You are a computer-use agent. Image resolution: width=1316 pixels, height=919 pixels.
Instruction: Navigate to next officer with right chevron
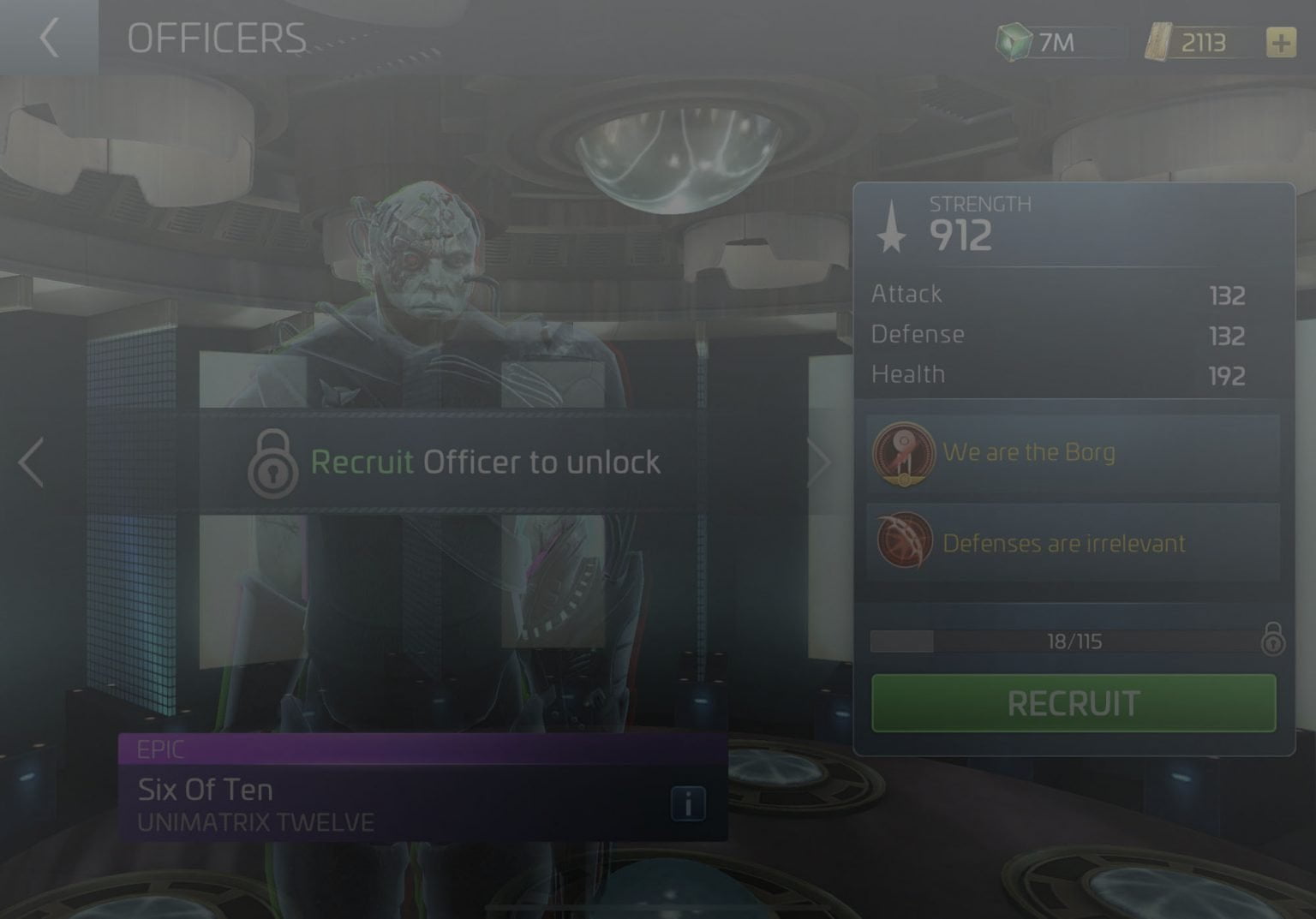pos(820,462)
